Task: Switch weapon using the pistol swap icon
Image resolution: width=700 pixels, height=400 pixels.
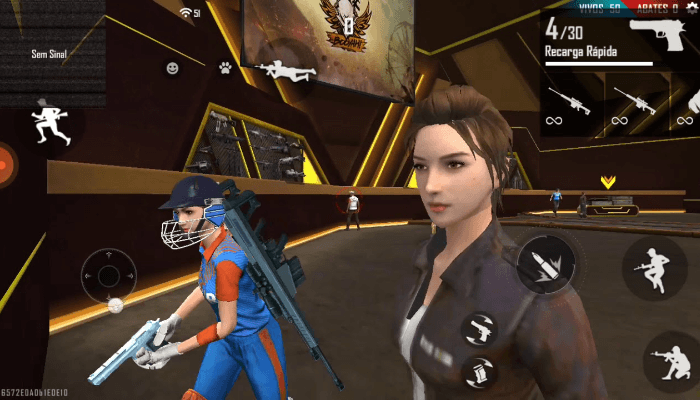Action: [480, 328]
